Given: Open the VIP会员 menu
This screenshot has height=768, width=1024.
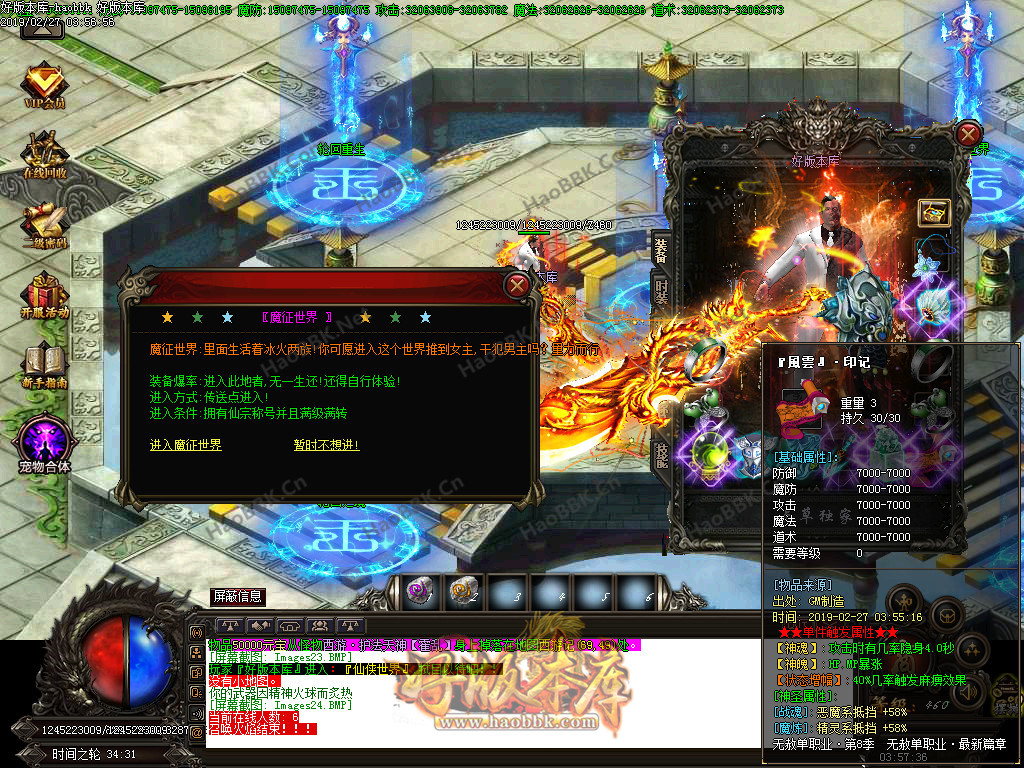Looking at the screenshot, I should tap(43, 84).
